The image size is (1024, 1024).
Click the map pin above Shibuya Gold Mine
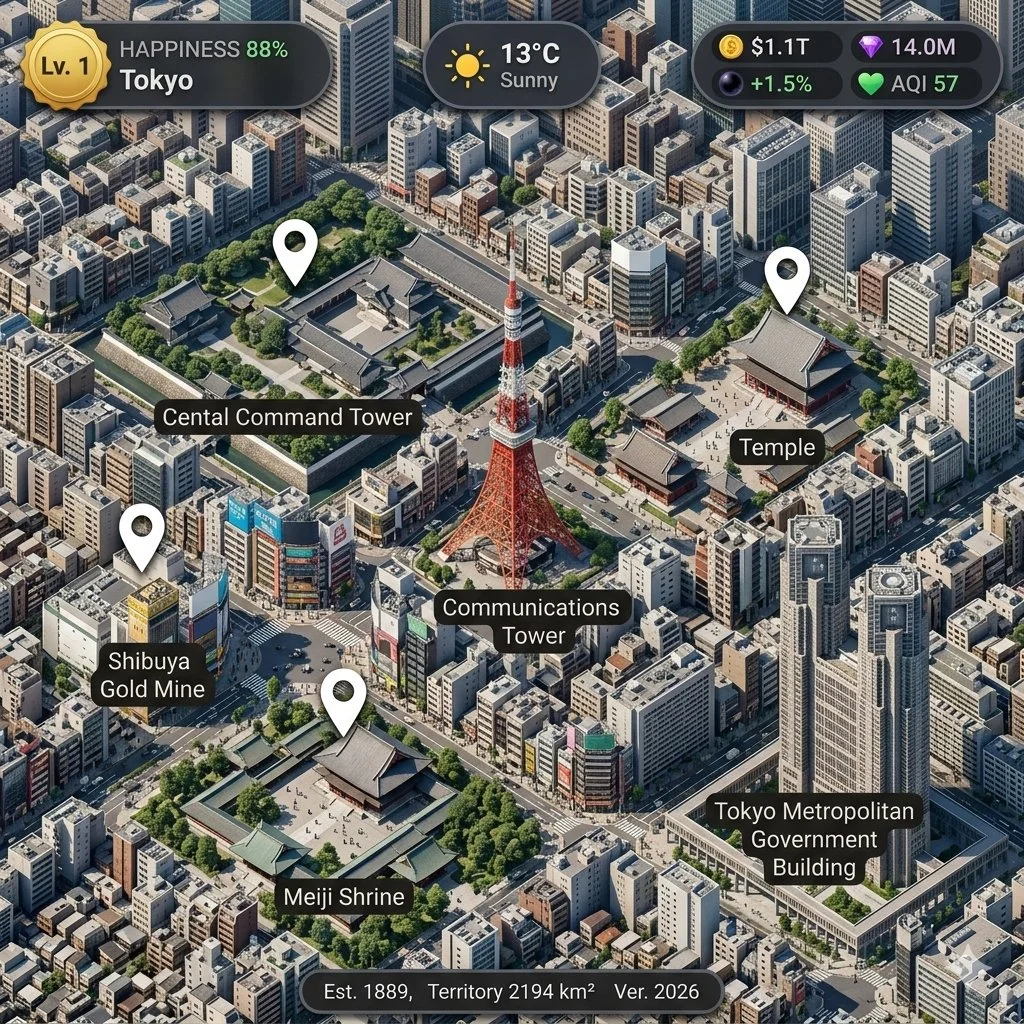click(x=142, y=533)
